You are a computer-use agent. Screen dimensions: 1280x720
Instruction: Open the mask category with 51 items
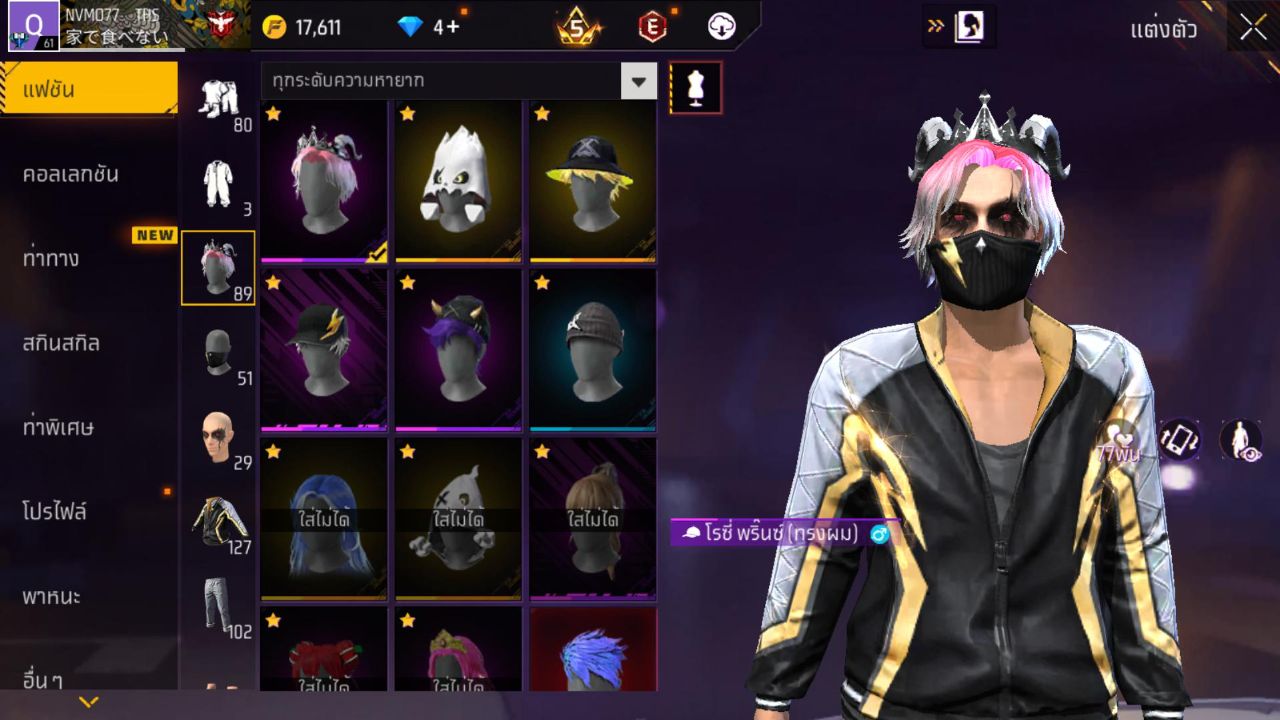pyautogui.click(x=218, y=350)
